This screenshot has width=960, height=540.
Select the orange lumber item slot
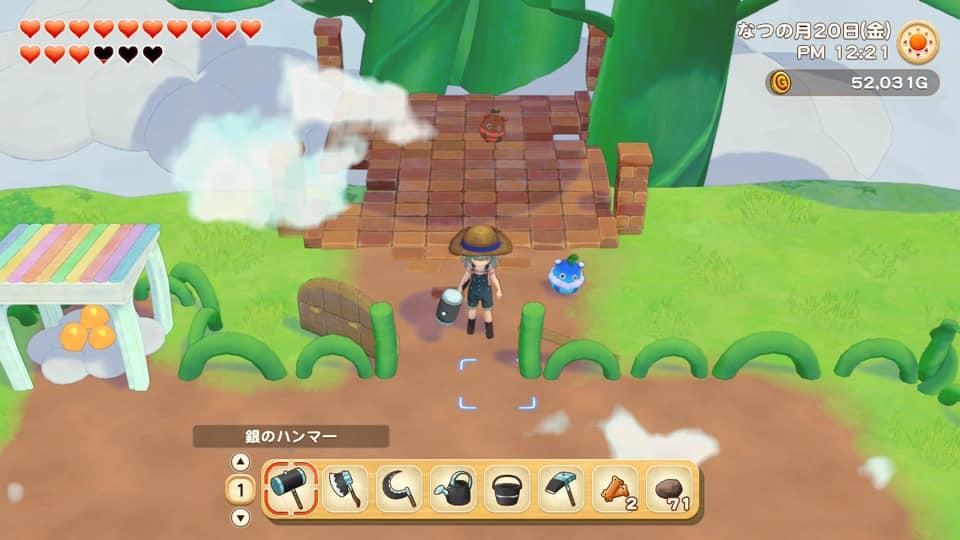click(x=615, y=489)
